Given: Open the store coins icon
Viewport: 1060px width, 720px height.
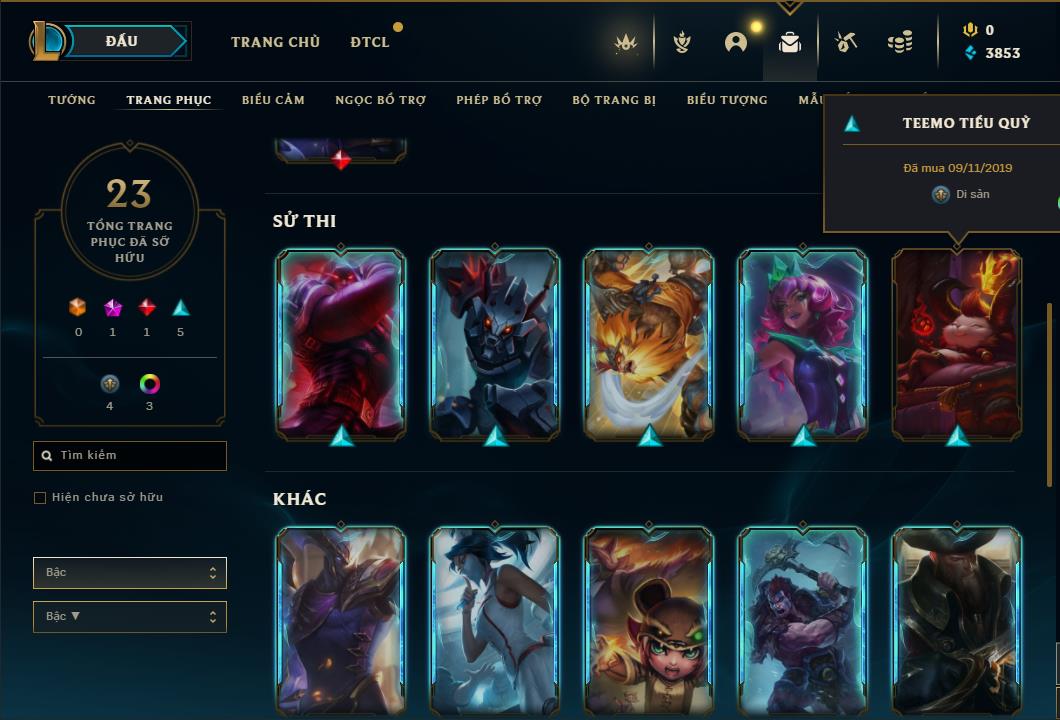Looking at the screenshot, I should point(900,42).
